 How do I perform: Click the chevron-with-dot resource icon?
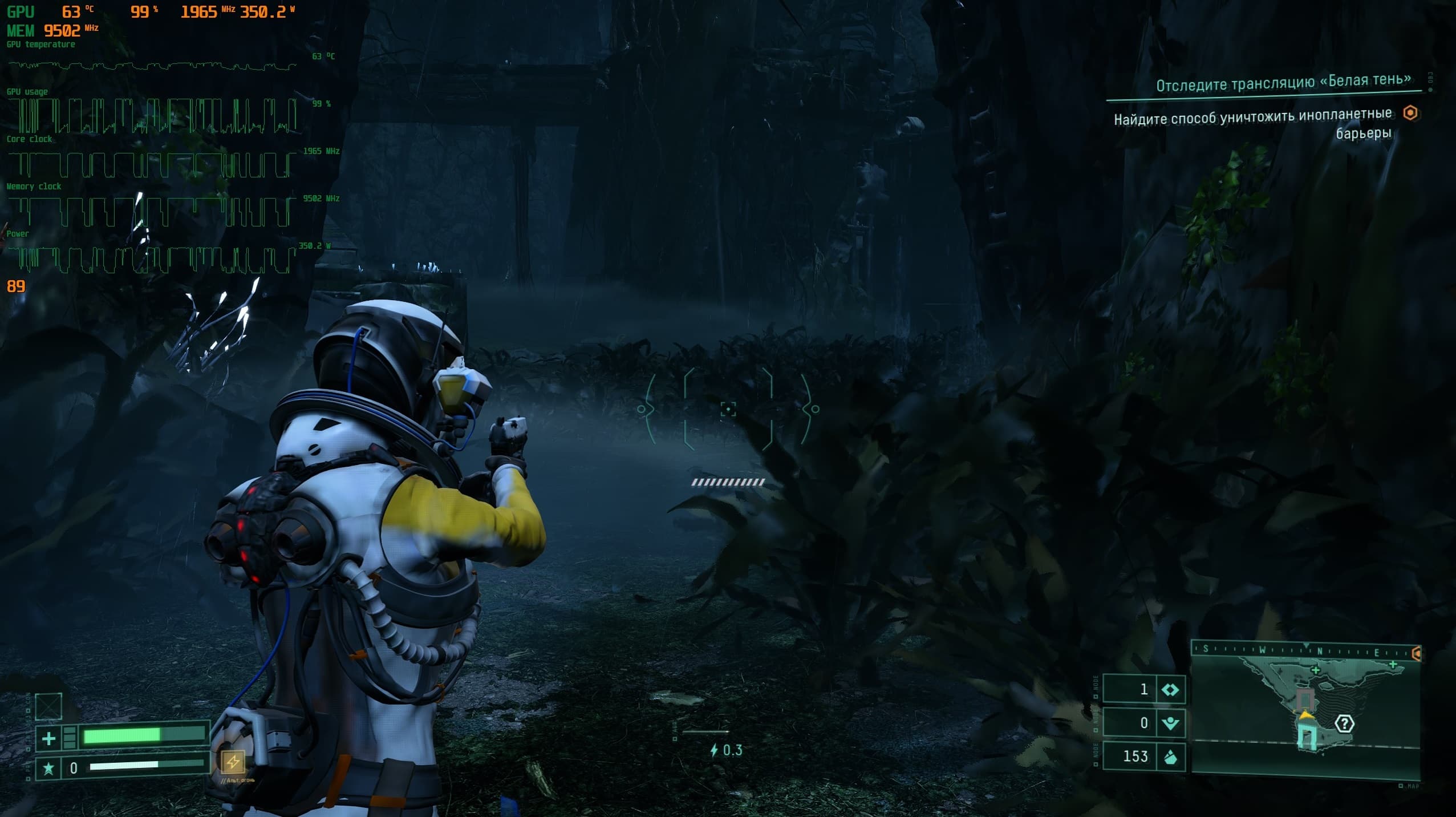tap(1170, 723)
